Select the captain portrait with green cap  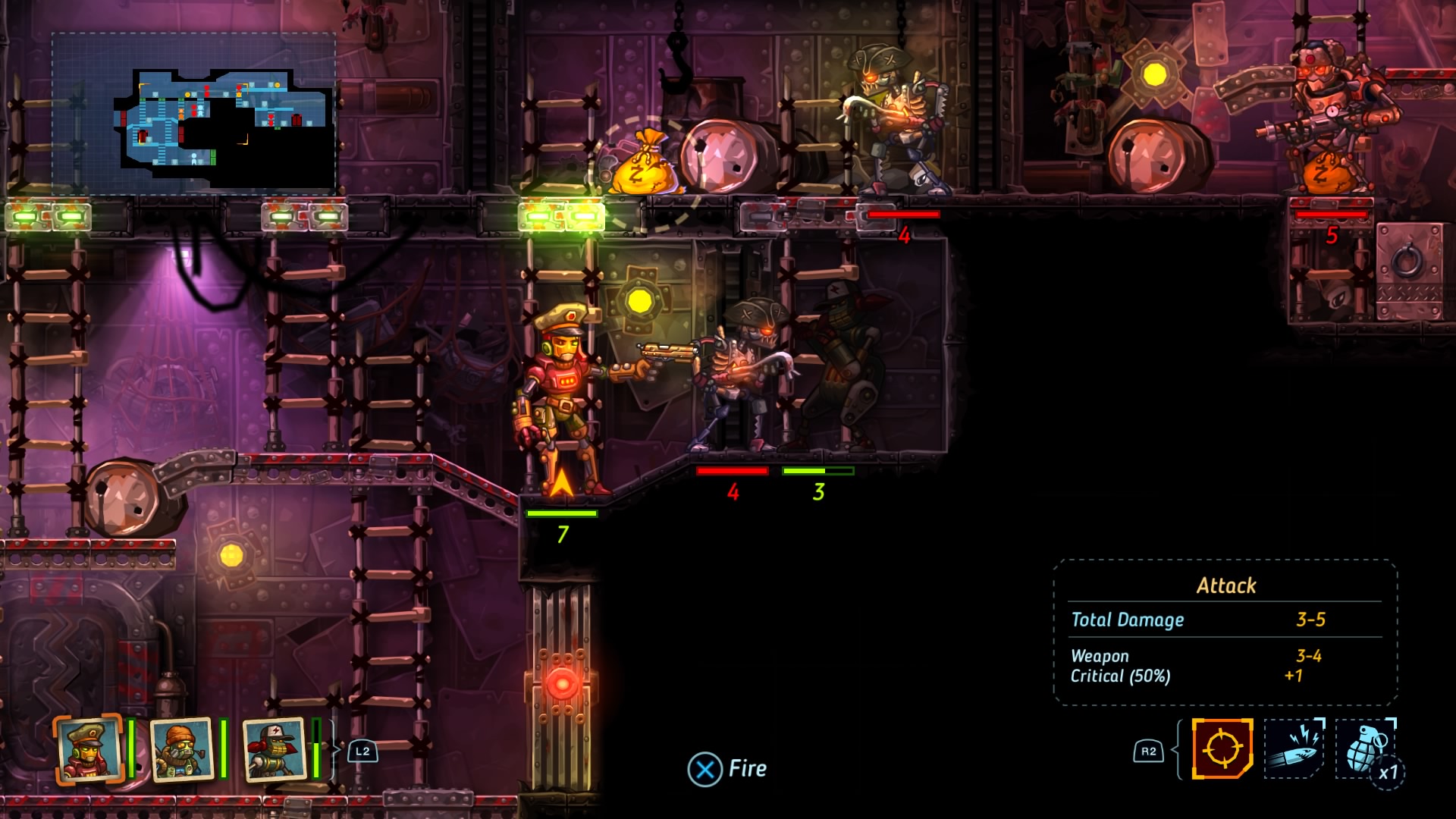click(89, 749)
